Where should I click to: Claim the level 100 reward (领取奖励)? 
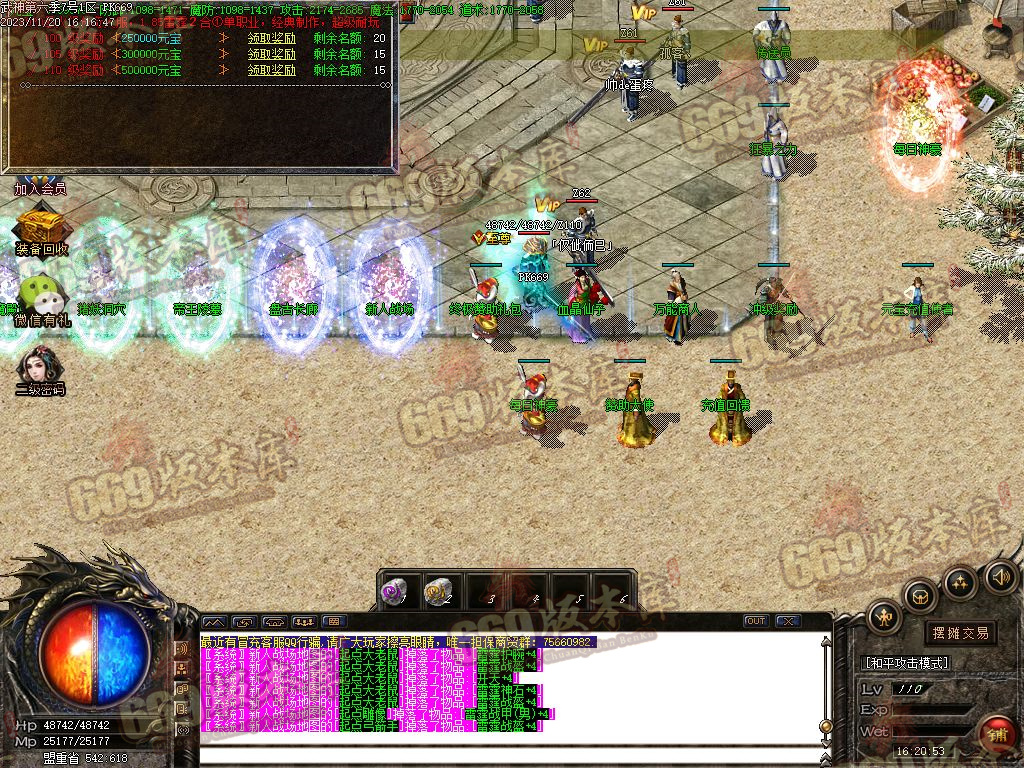pyautogui.click(x=272, y=38)
